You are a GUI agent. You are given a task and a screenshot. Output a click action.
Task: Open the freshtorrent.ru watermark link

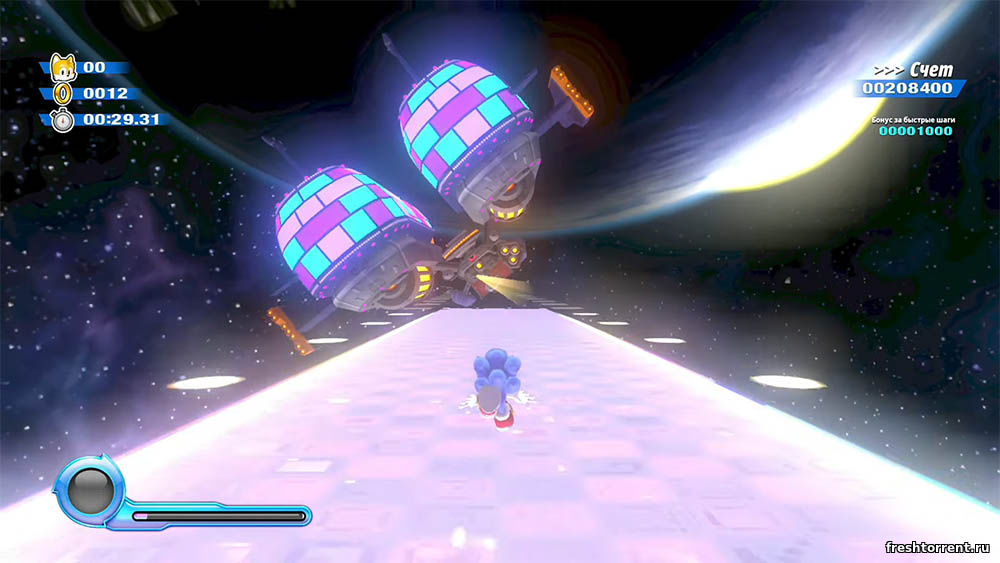pyautogui.click(x=937, y=546)
